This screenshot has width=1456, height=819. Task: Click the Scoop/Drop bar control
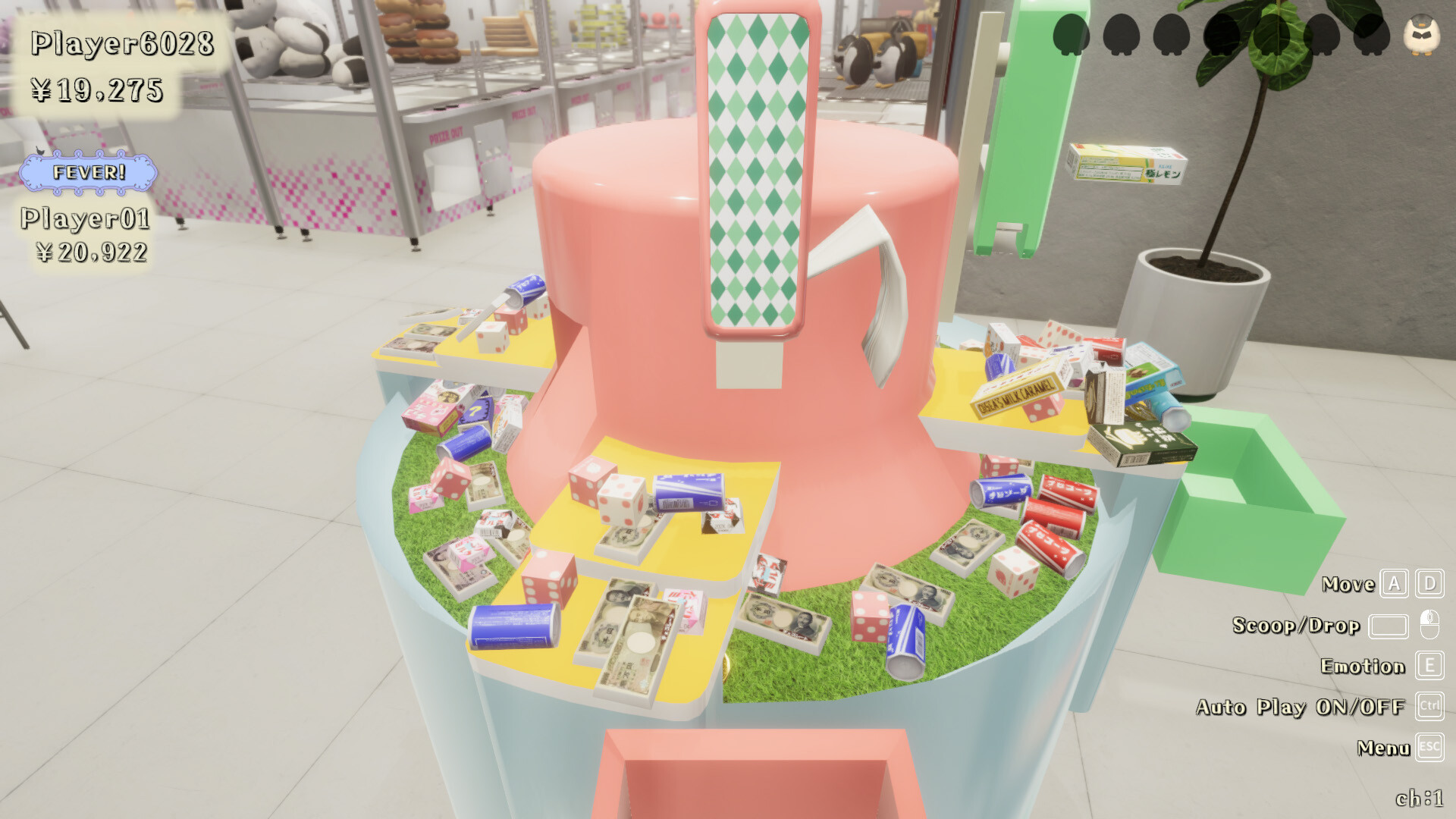(1389, 626)
